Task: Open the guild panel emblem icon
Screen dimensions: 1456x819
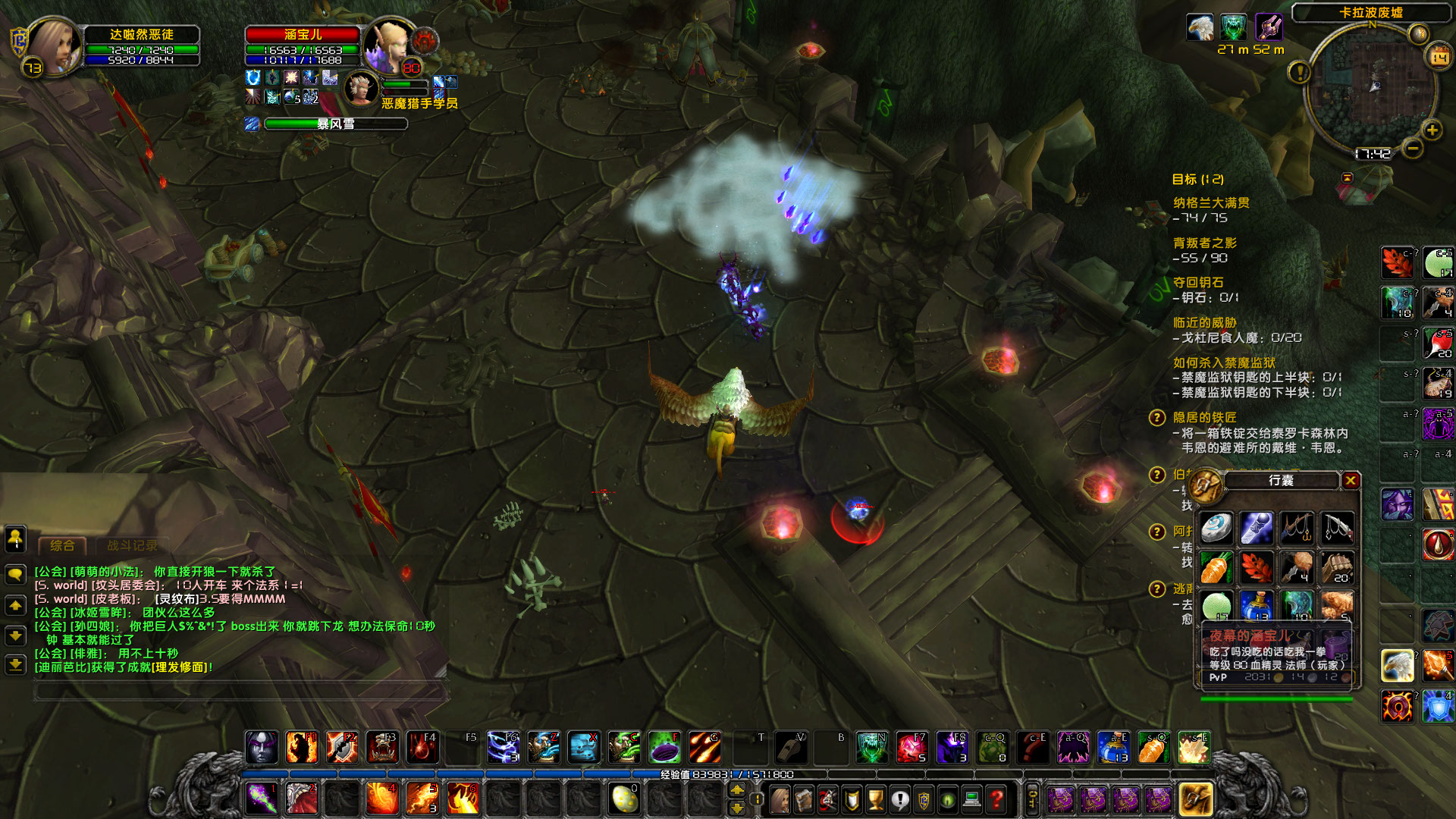Action: point(923,799)
